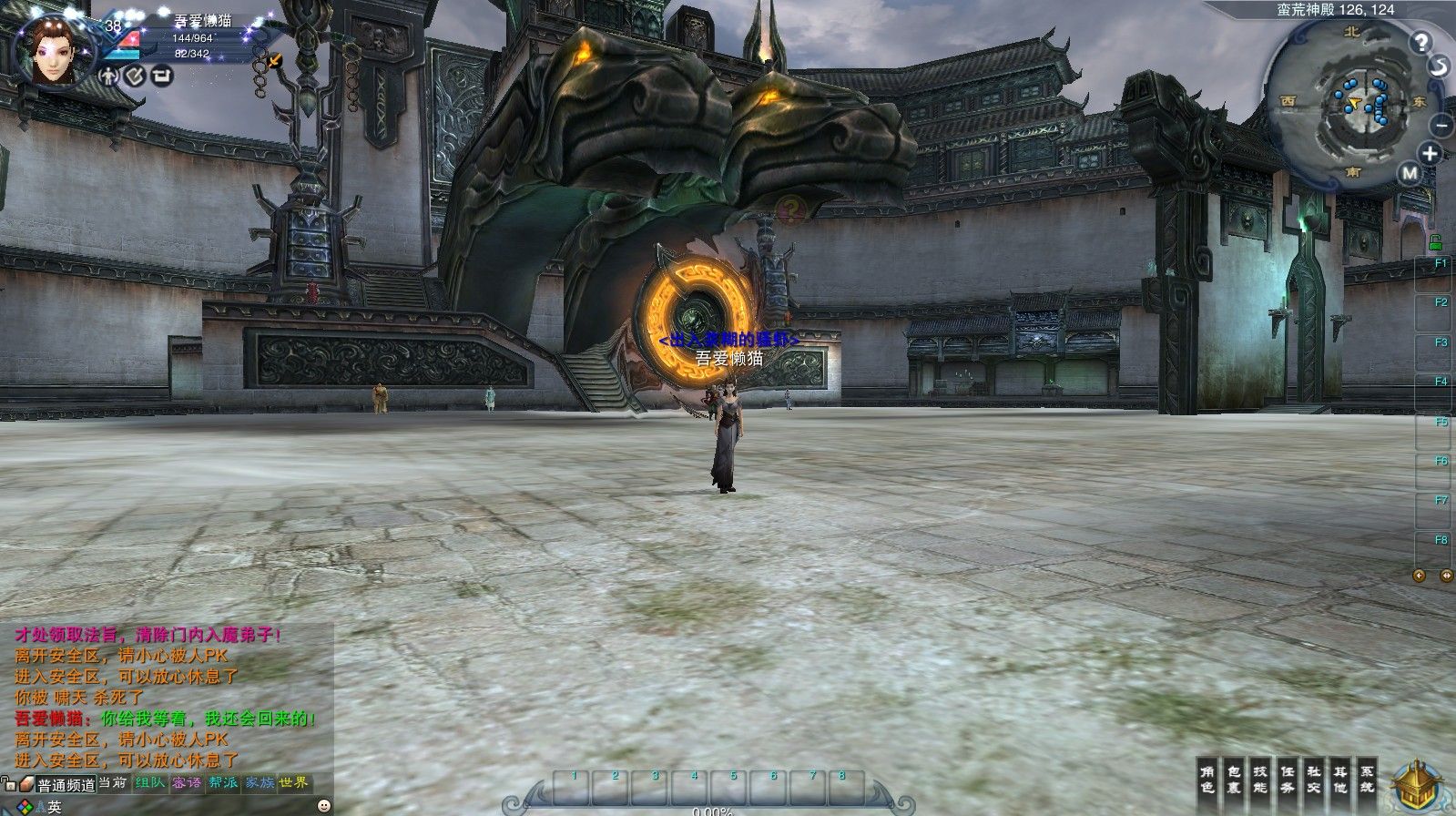Open help with the question mark button
This screenshot has height=816, width=1456.
coord(1421,41)
